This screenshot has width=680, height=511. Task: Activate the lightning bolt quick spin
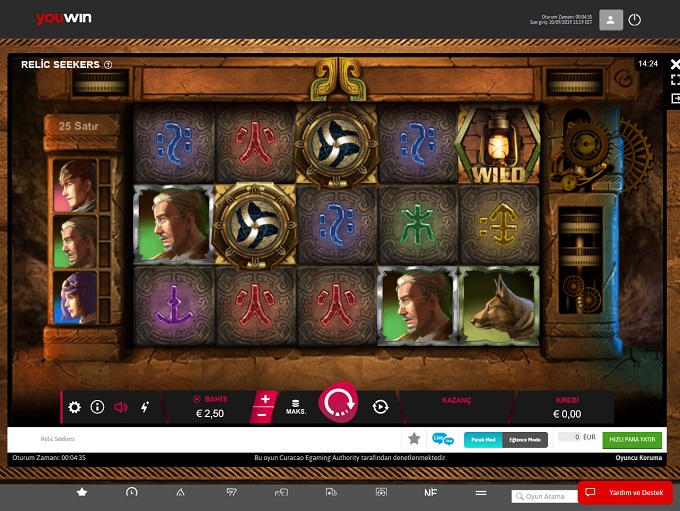pos(144,407)
